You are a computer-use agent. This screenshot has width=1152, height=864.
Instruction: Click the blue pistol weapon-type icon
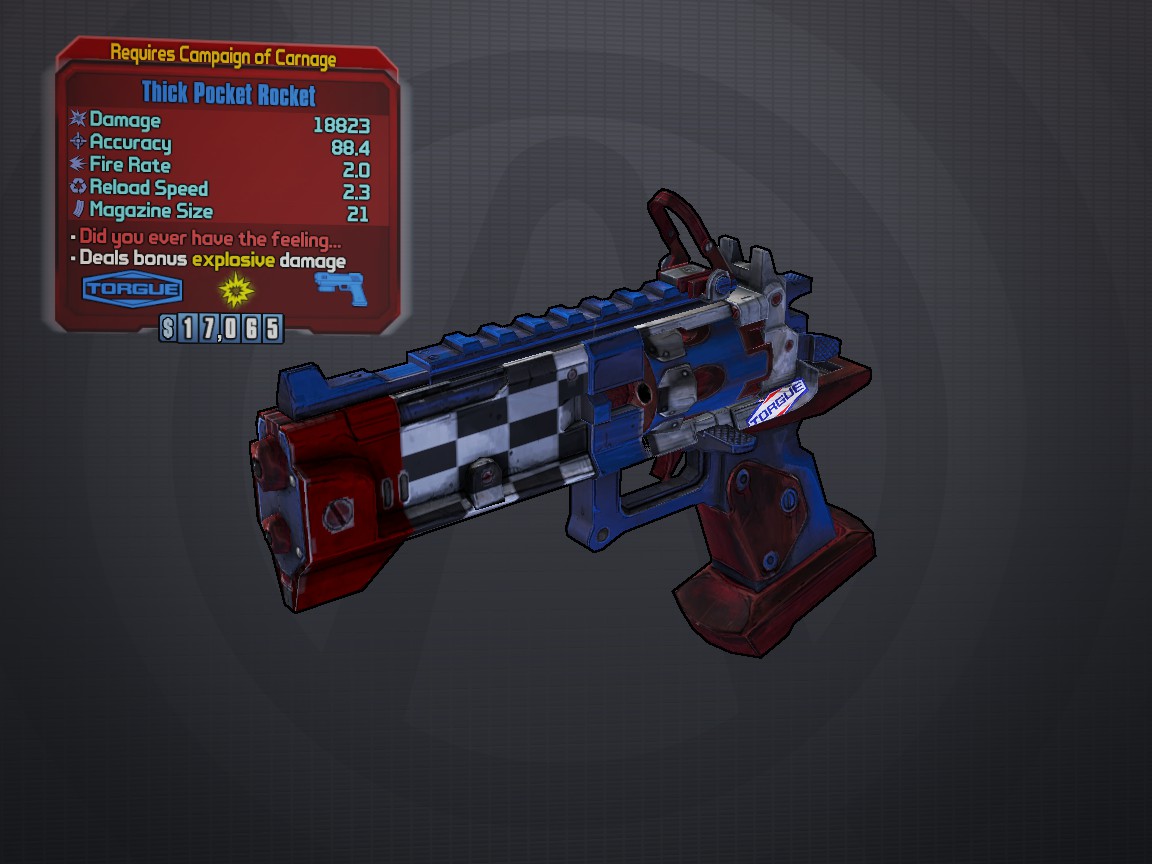pyautogui.click(x=341, y=288)
